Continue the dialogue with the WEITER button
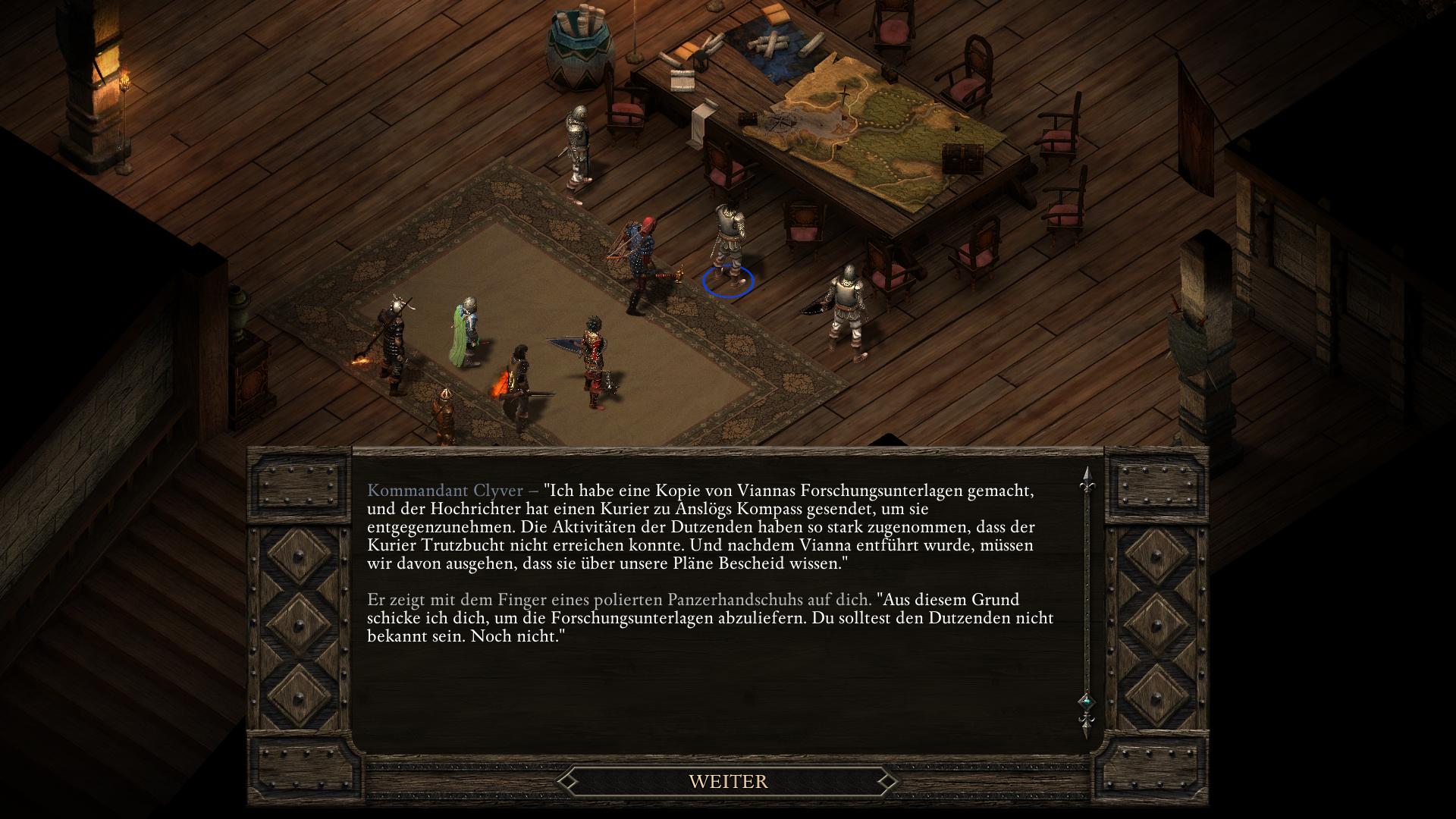This screenshot has height=819, width=1456. coord(728,781)
